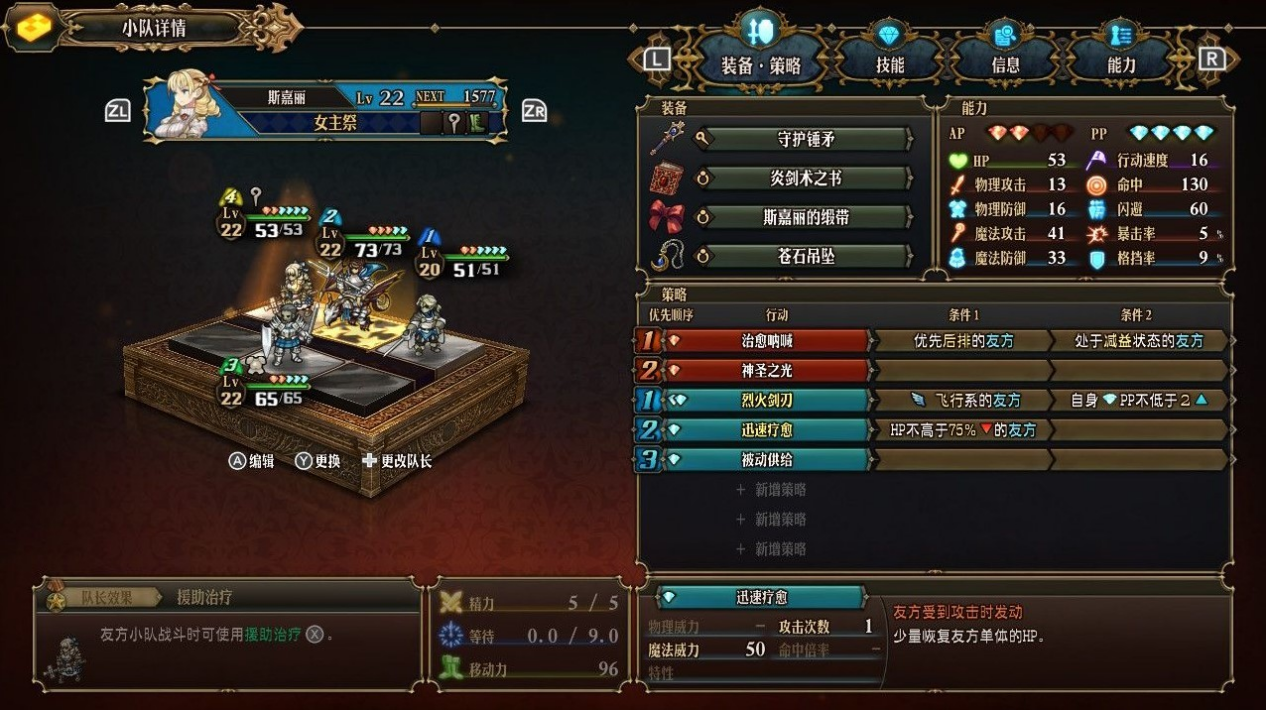Open the 斯嘉丽的缎带 equipment slot
Image resolution: width=1266 pixels, height=710 pixels.
pyautogui.click(x=805, y=217)
